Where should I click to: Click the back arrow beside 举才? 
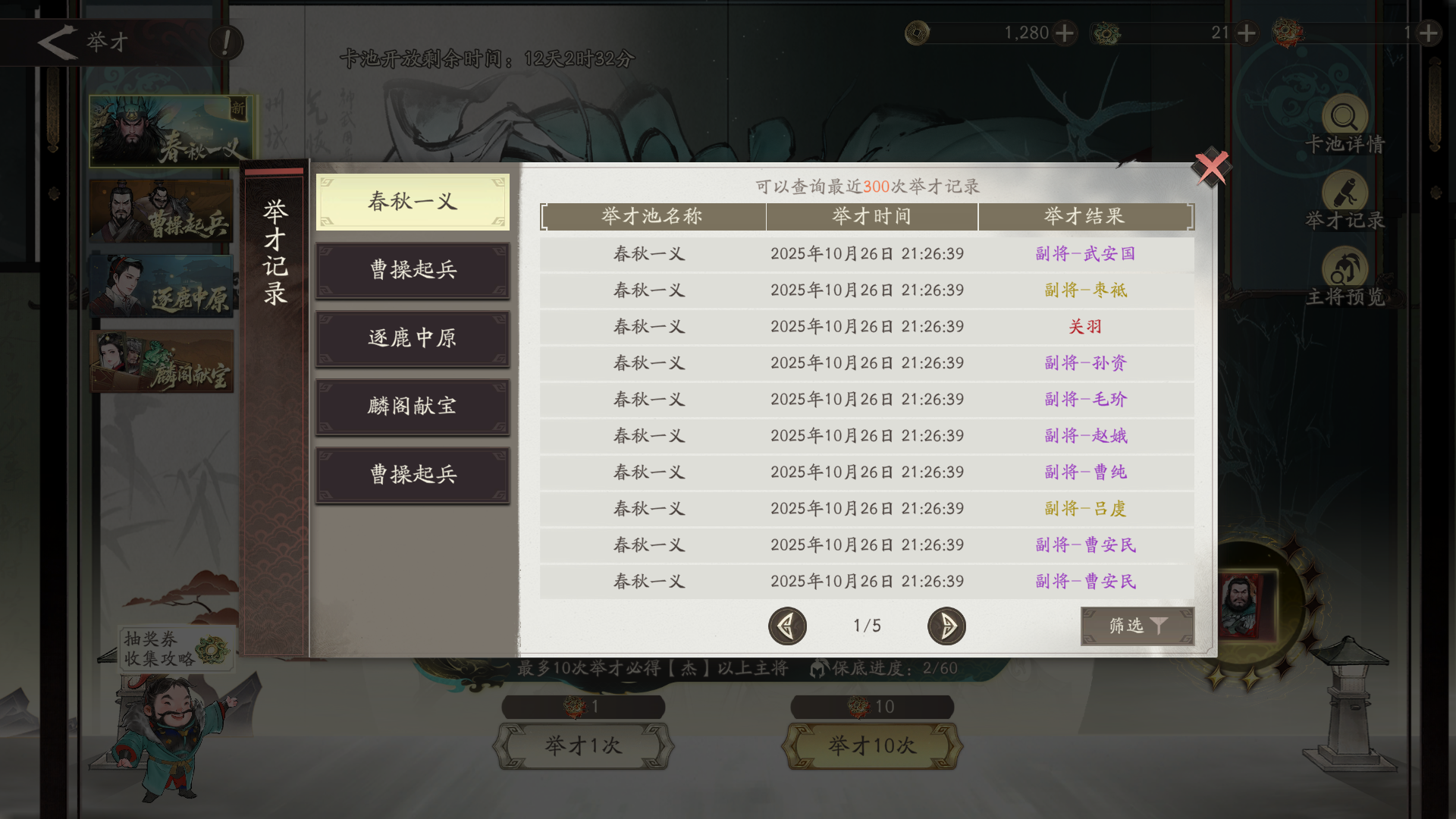[x=57, y=42]
